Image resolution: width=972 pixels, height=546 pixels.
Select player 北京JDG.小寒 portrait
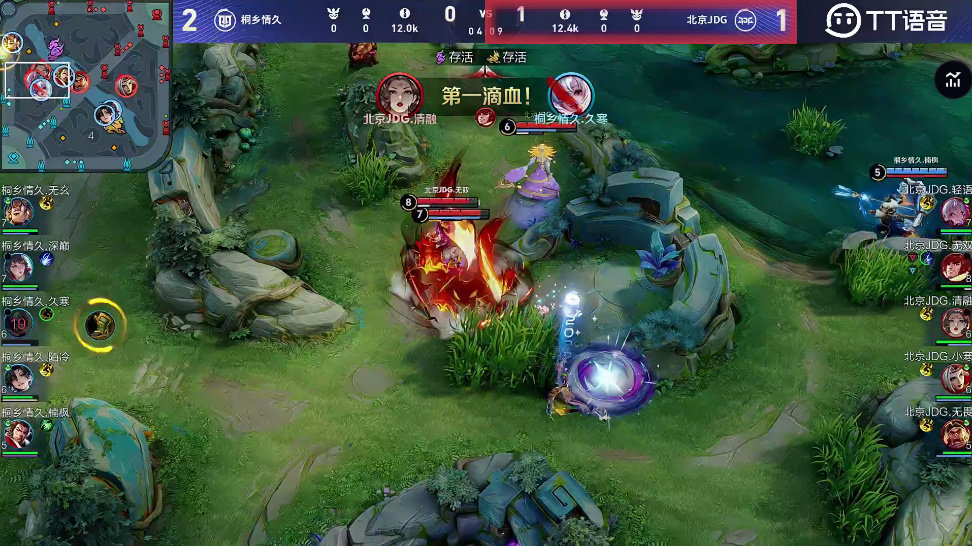(x=954, y=378)
